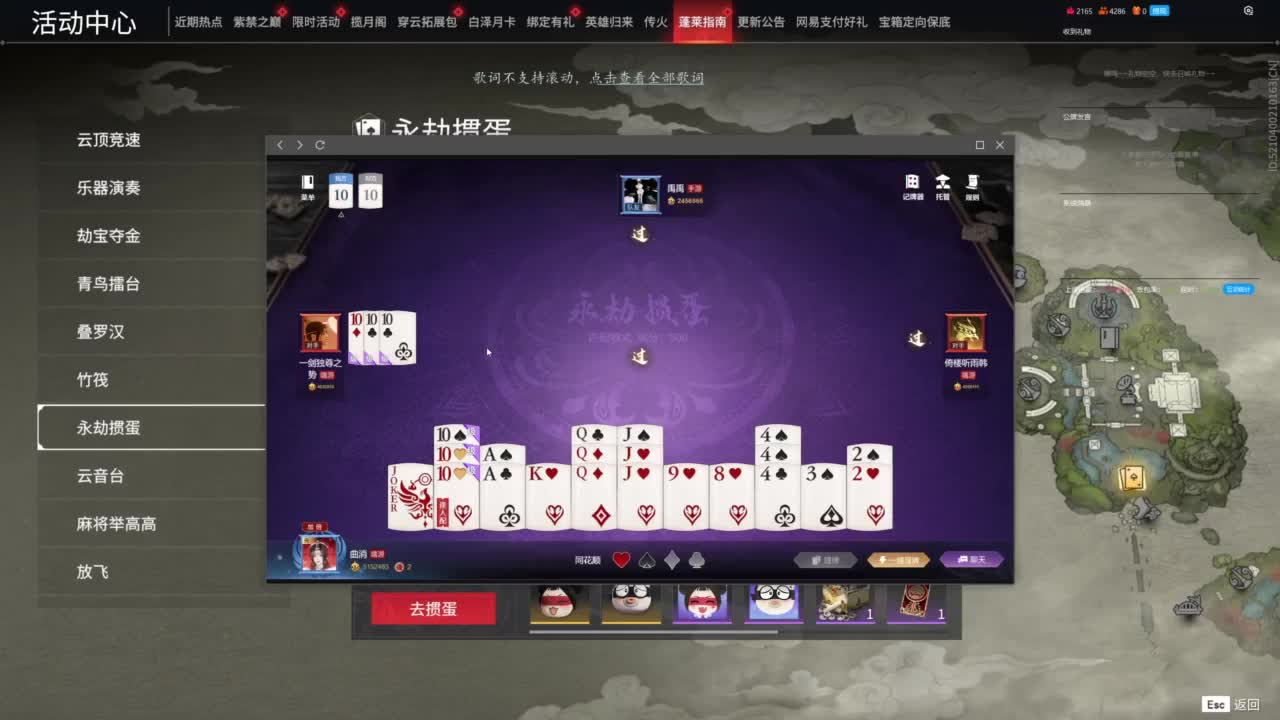
Task: Select the red heart suit icon
Action: [621, 558]
